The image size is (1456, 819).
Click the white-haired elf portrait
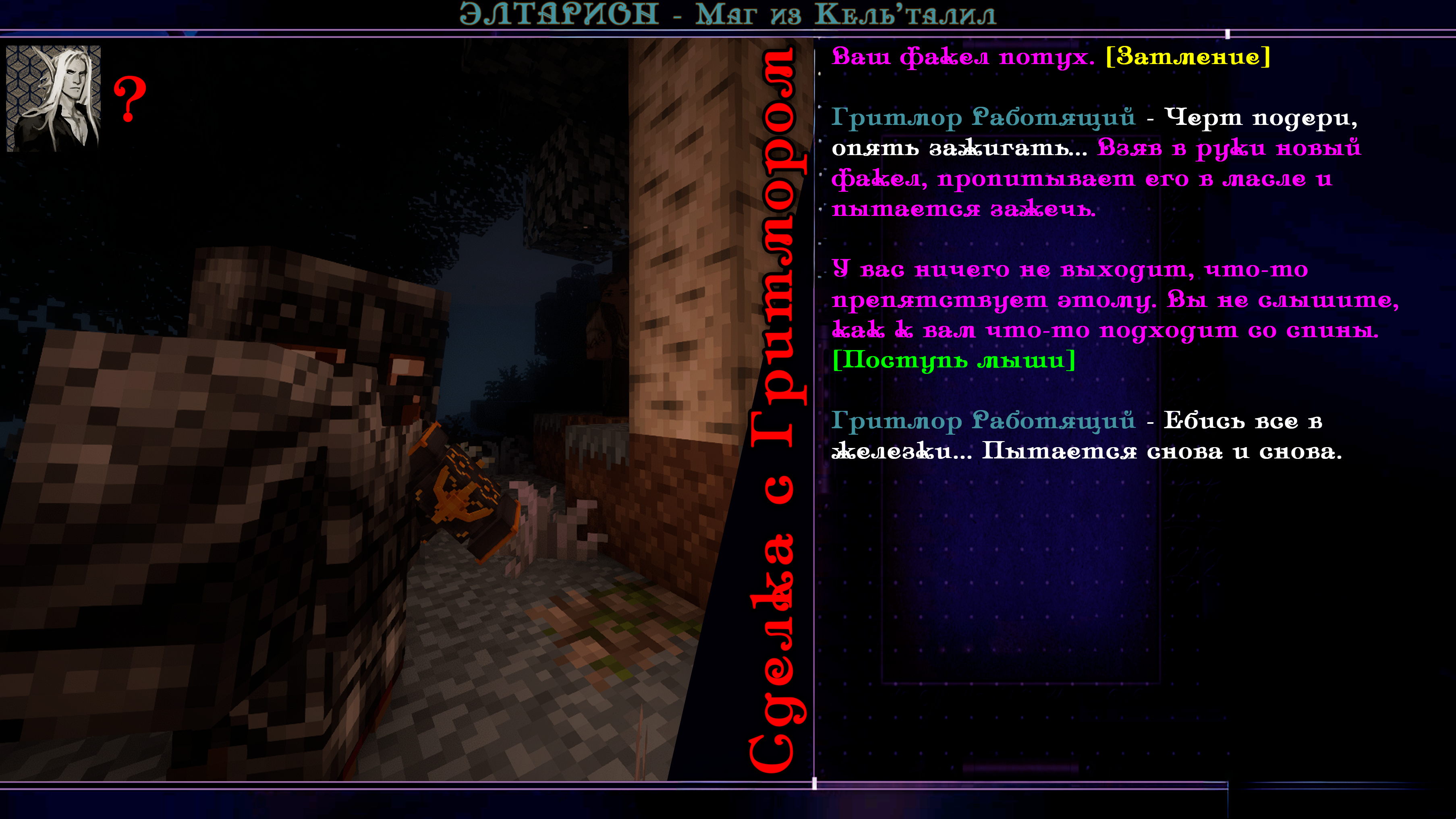coord(53,98)
